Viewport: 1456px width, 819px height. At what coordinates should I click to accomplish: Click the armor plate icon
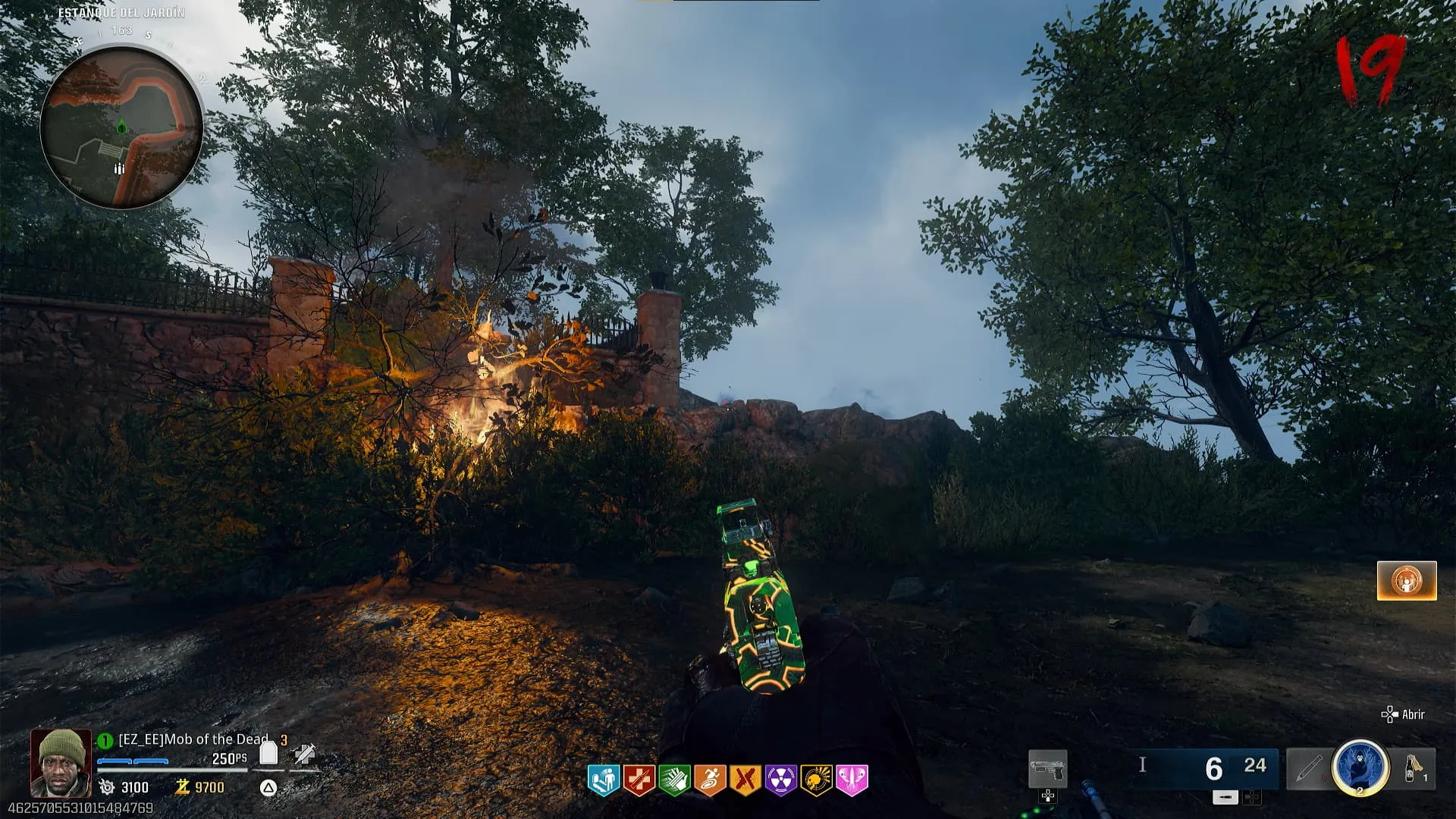click(x=268, y=753)
